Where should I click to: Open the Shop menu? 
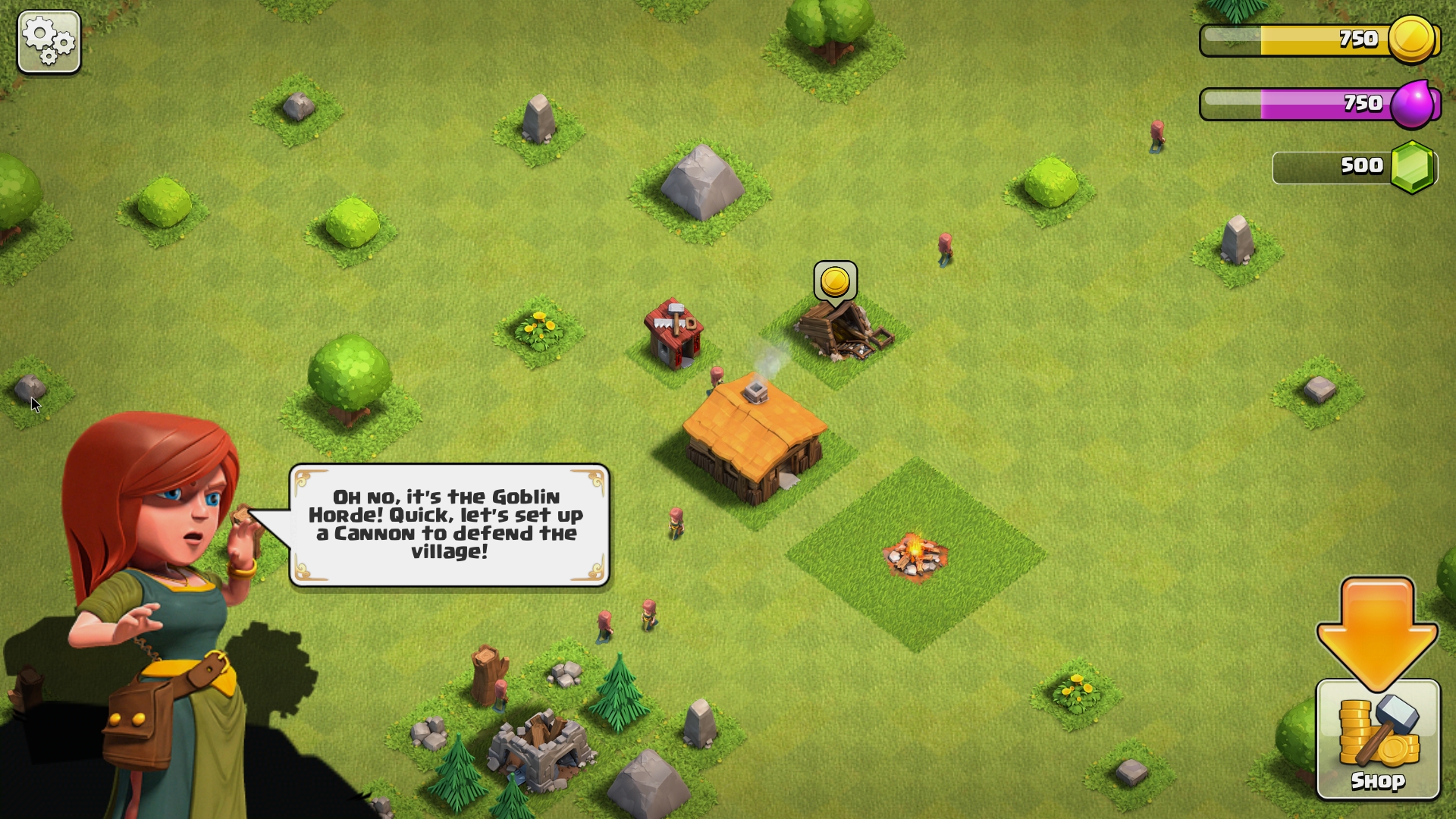tap(1377, 739)
